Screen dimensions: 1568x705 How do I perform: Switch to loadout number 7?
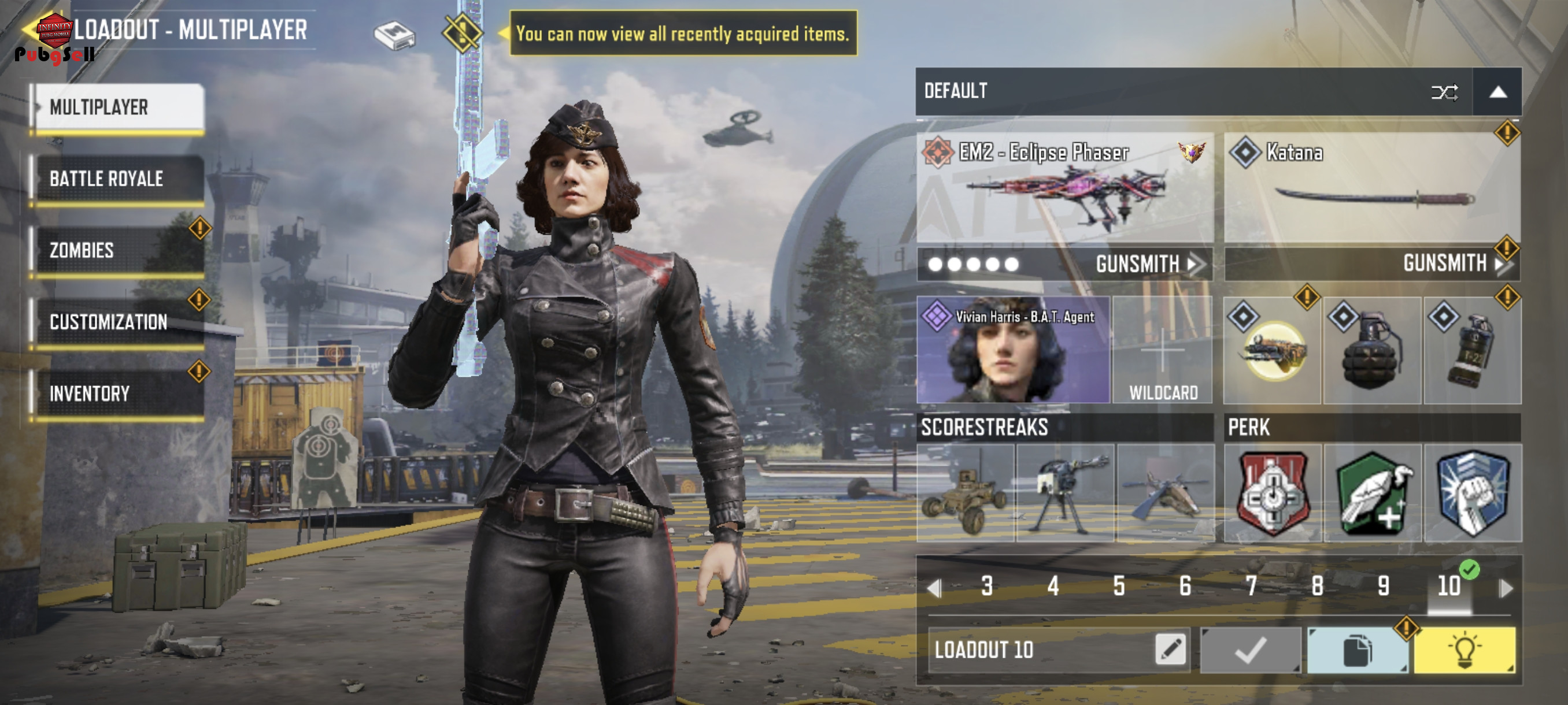pos(1251,587)
